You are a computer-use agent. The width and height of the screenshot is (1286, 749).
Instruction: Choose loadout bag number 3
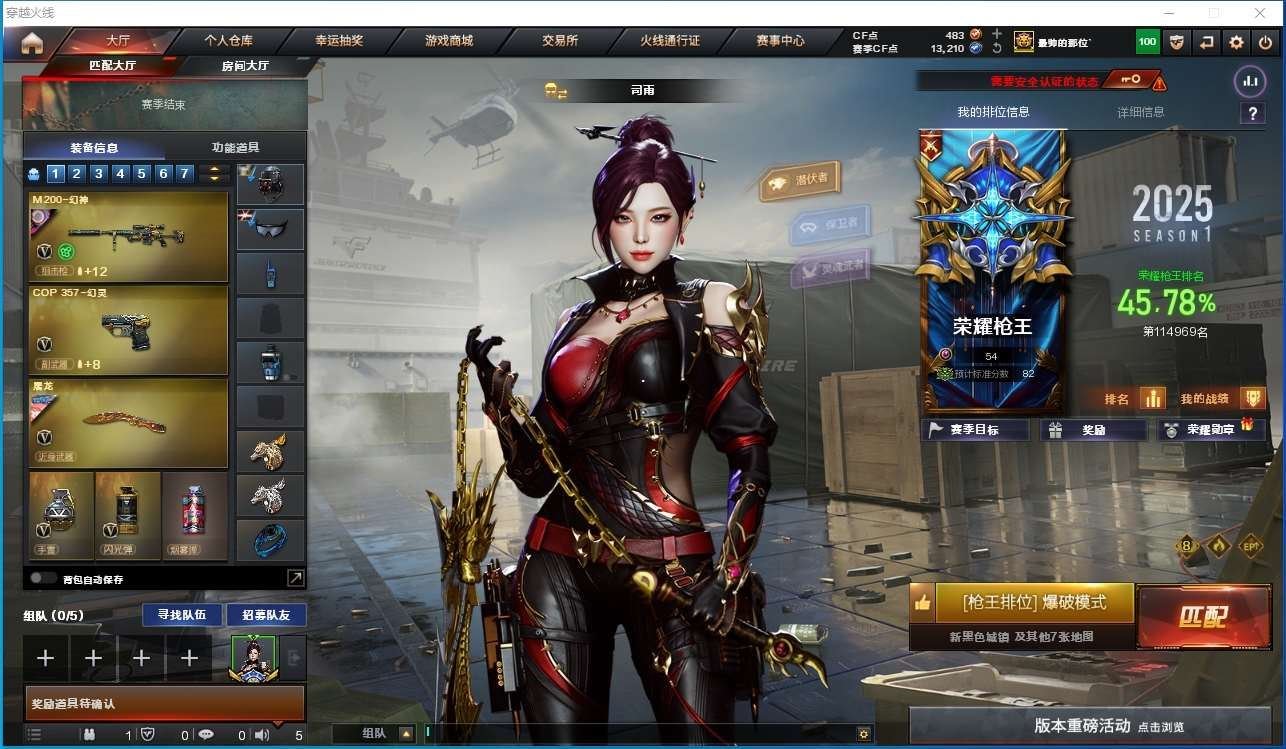point(98,174)
